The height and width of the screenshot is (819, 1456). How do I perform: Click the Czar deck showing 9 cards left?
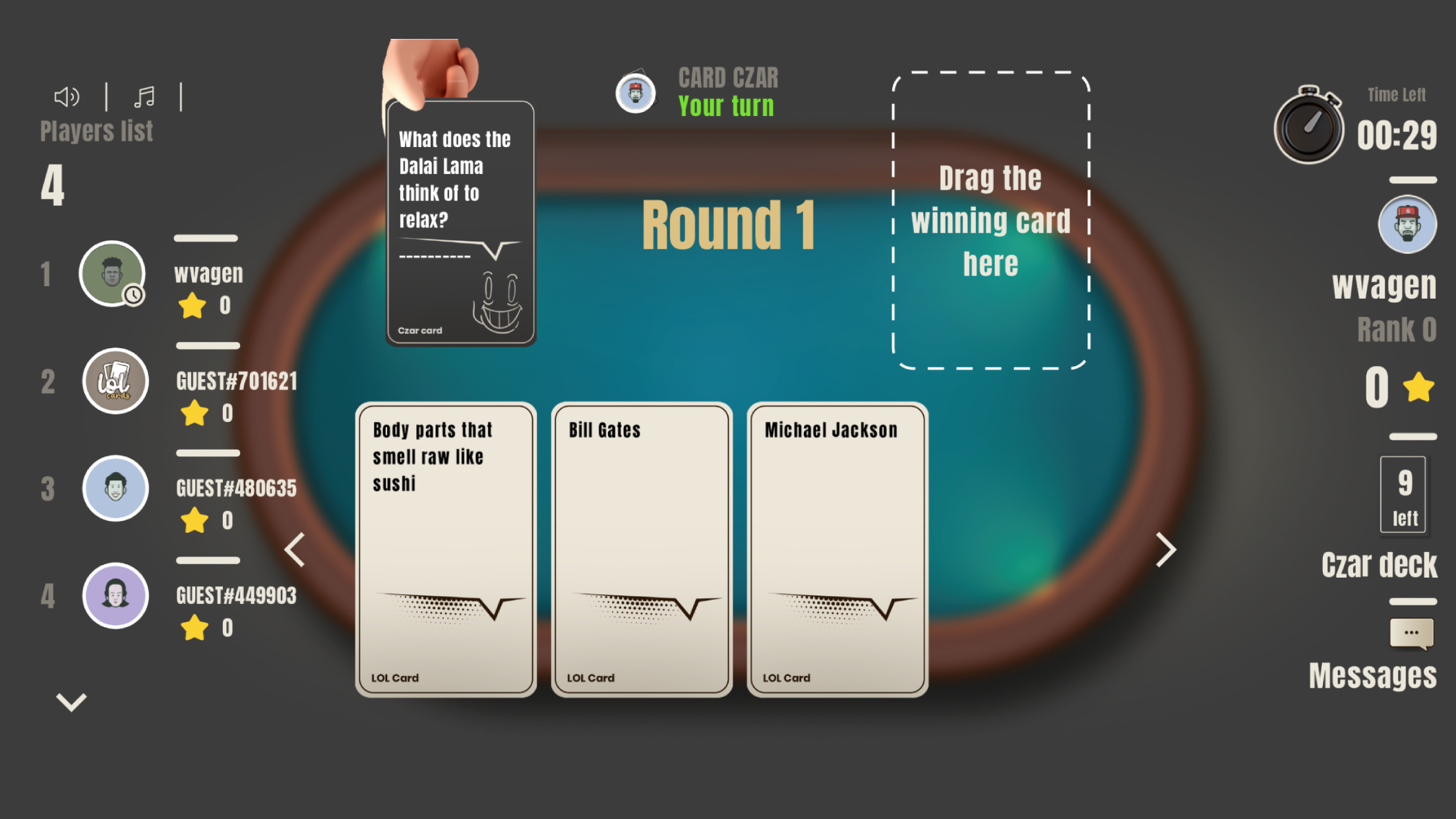(x=1404, y=494)
